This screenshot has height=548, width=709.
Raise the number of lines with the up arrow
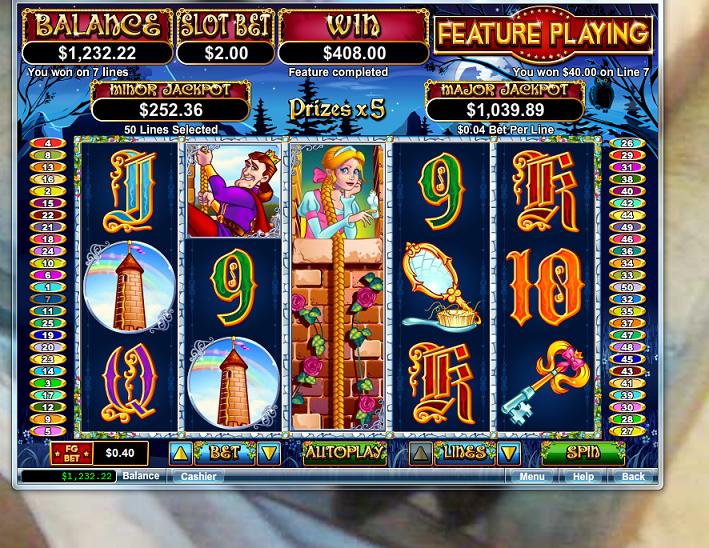coord(421,454)
